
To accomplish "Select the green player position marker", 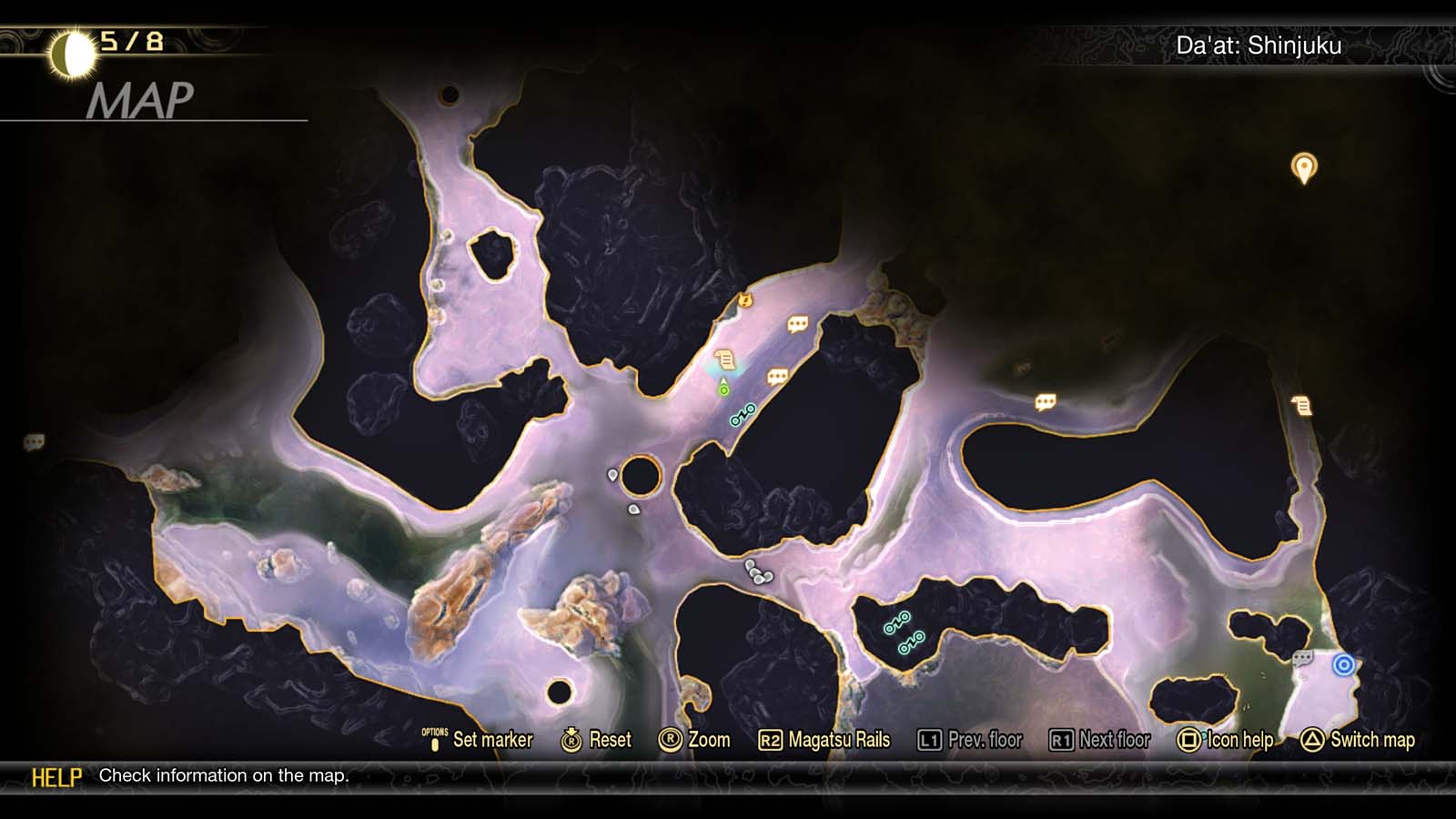I will click(723, 389).
